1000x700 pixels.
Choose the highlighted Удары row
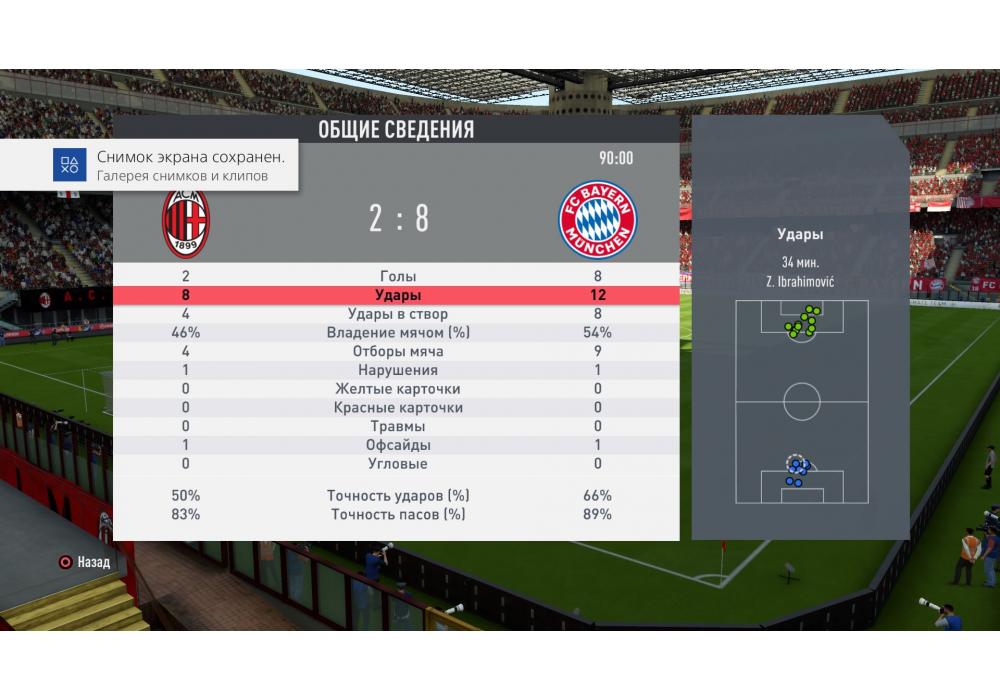(x=398, y=296)
